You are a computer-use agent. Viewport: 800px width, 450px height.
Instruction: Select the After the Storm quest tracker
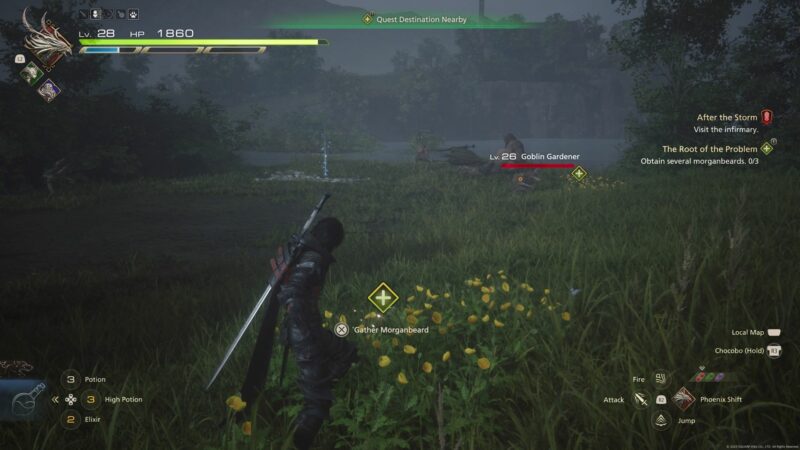point(726,117)
